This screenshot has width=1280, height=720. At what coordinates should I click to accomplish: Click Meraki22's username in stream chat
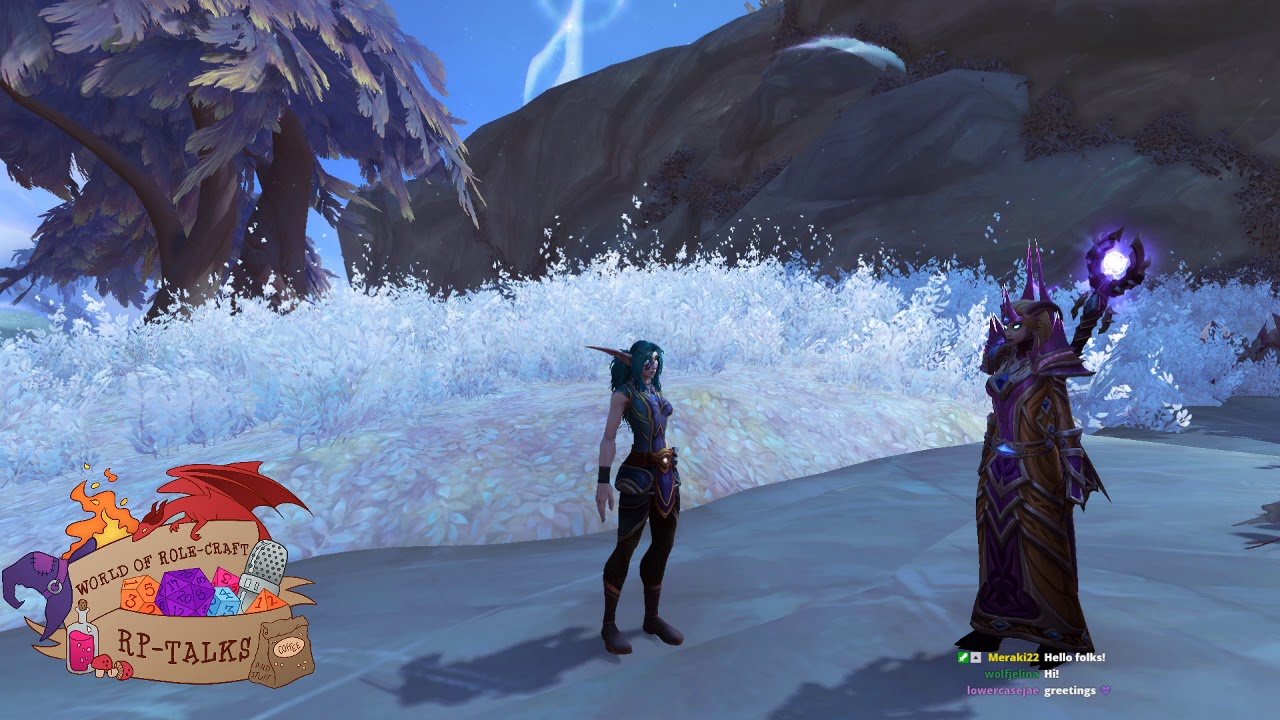coord(1013,658)
